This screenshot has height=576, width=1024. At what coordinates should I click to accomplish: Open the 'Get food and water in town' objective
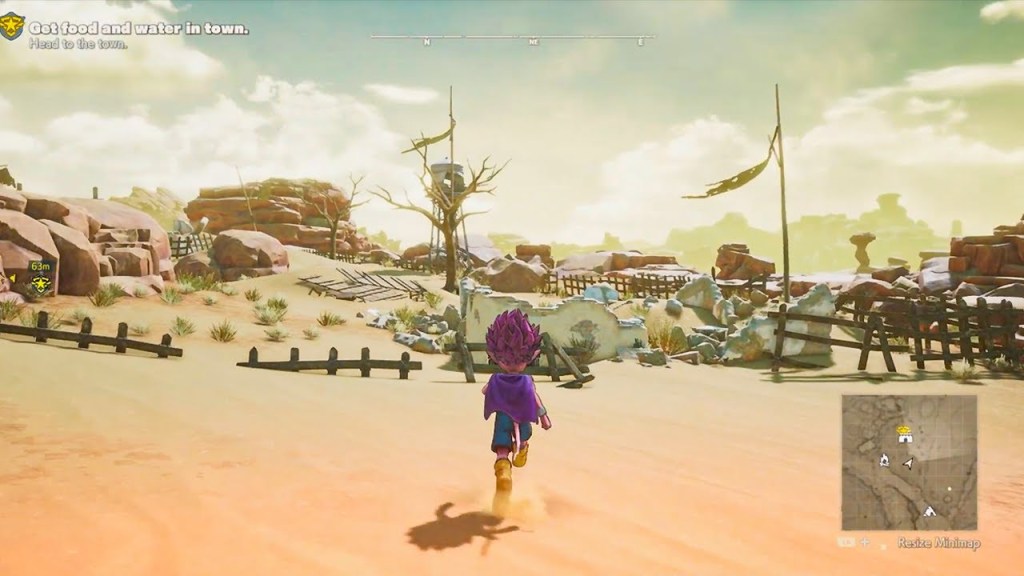[138, 29]
